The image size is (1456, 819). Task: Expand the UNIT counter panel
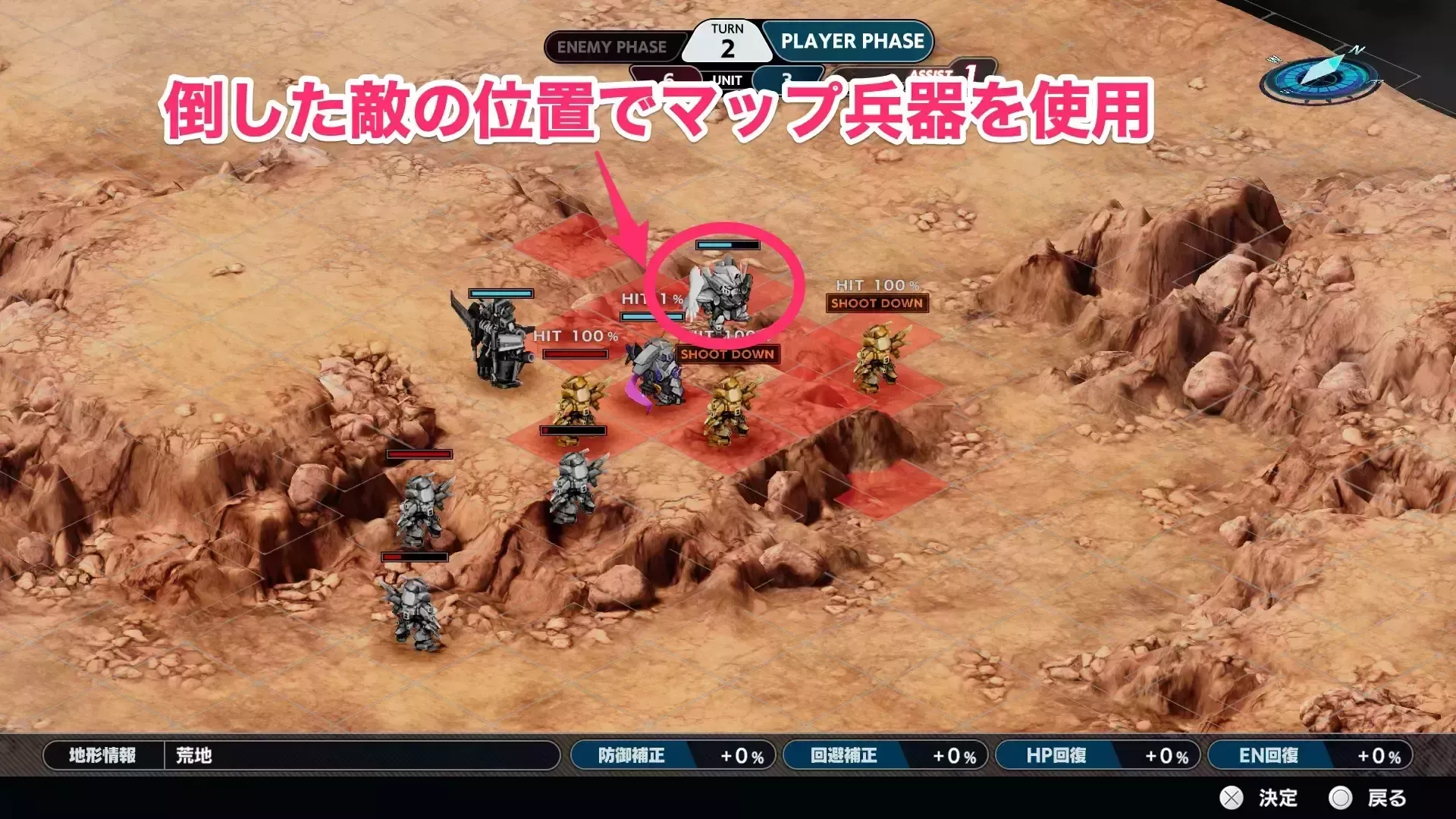(726, 78)
